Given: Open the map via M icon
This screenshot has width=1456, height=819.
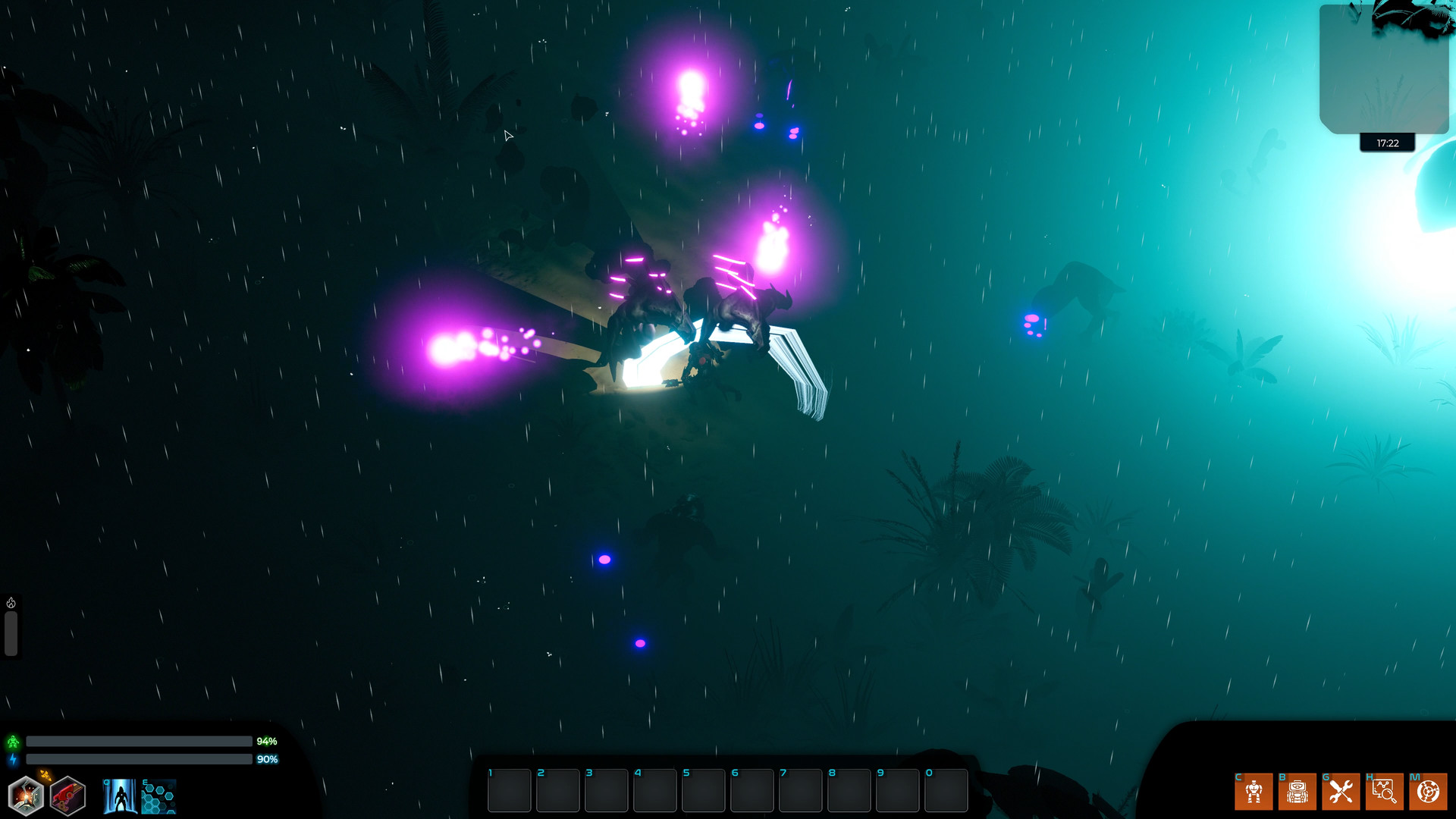Looking at the screenshot, I should (1428, 792).
